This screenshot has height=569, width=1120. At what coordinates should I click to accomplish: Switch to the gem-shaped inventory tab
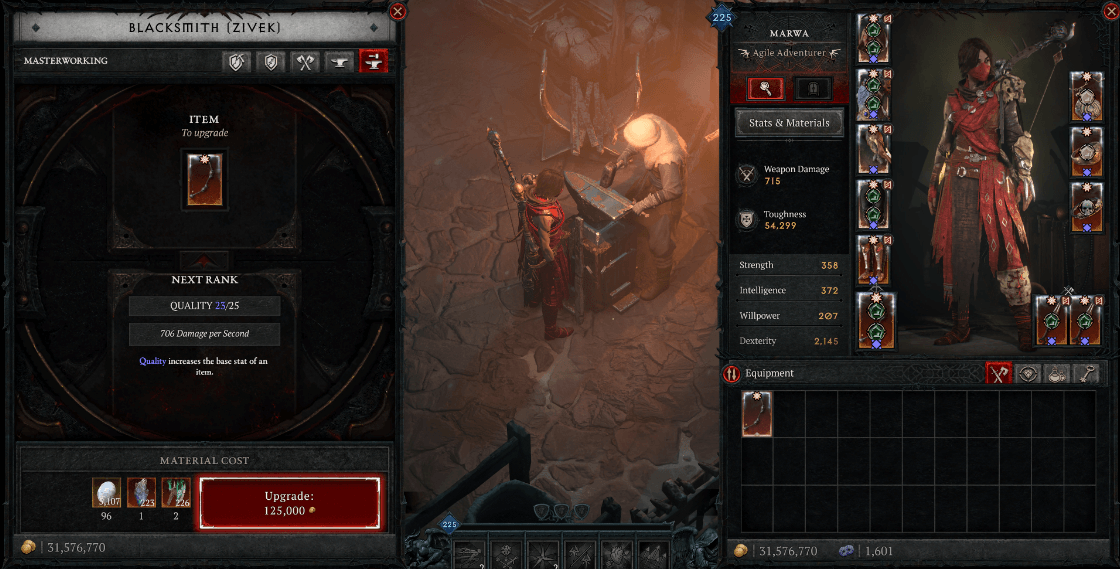click(1027, 373)
